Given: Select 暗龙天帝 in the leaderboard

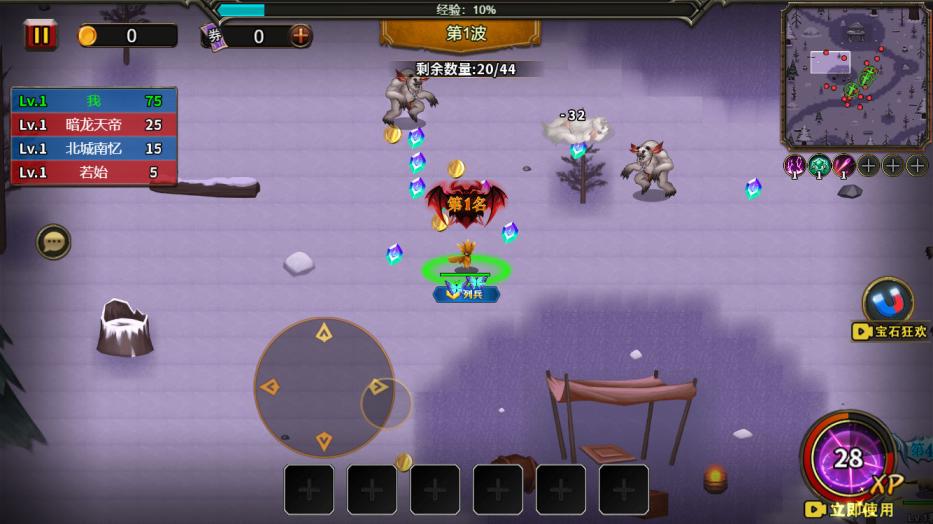Looking at the screenshot, I should click(94, 125).
